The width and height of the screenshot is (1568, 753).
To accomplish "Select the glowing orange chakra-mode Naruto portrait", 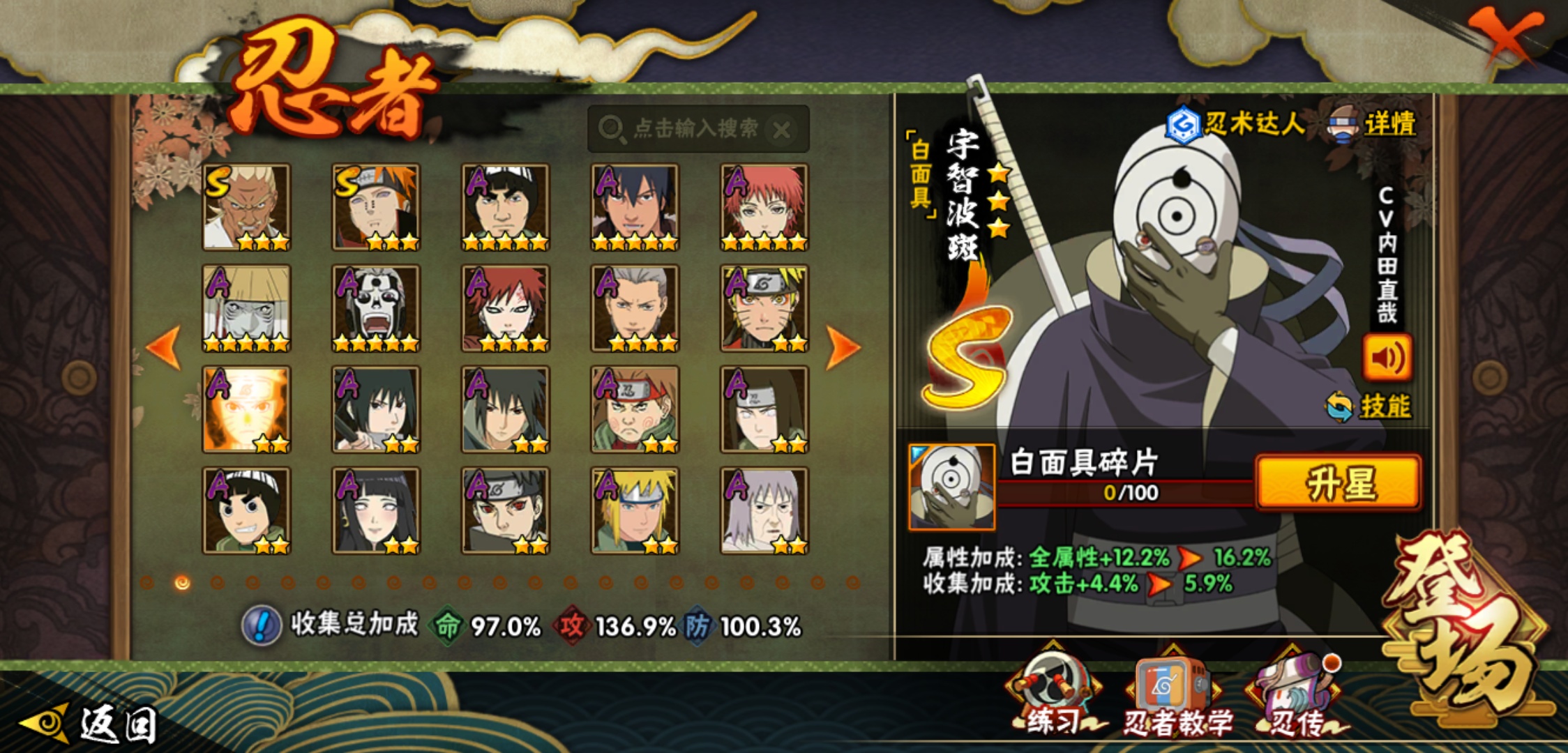I will [246, 409].
